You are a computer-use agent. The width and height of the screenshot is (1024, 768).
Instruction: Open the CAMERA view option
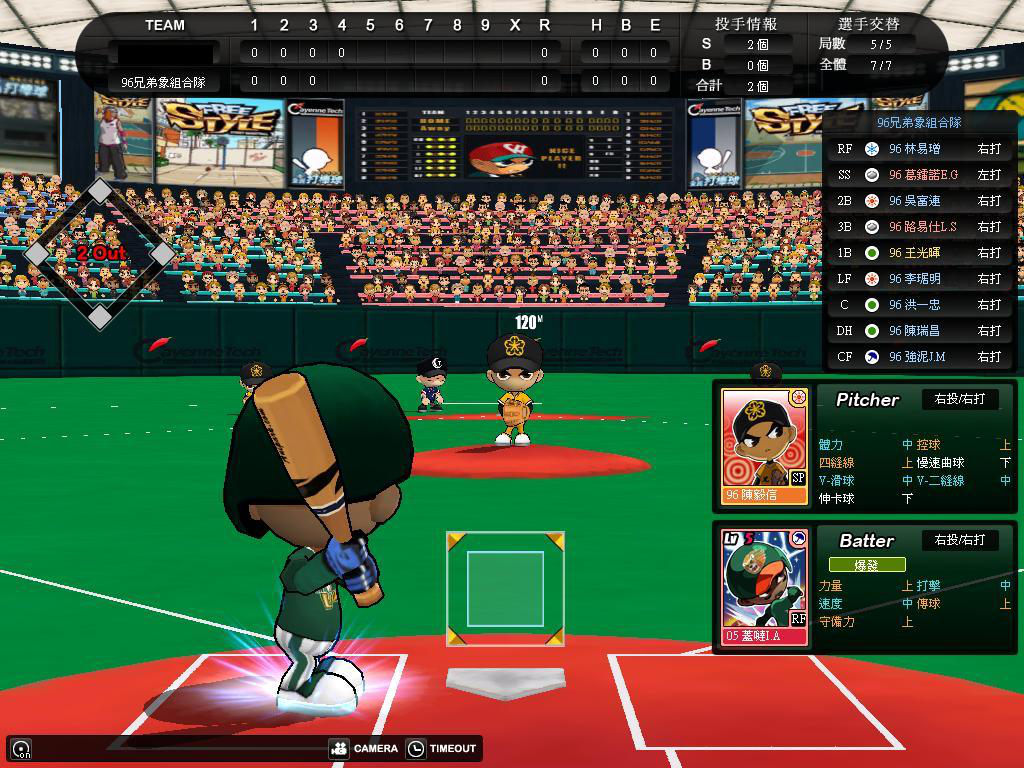(364, 748)
